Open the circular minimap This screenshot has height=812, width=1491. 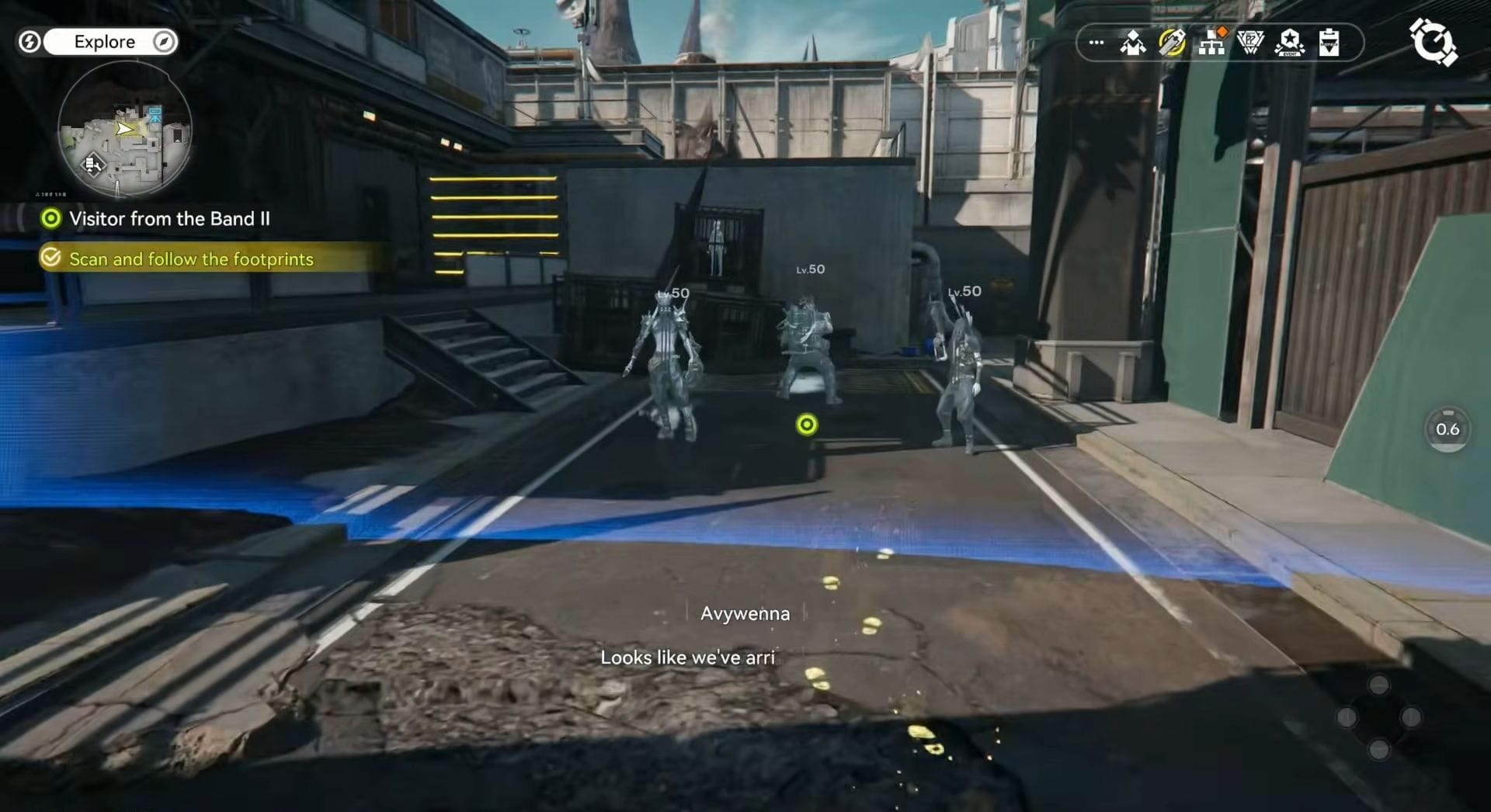point(124,129)
